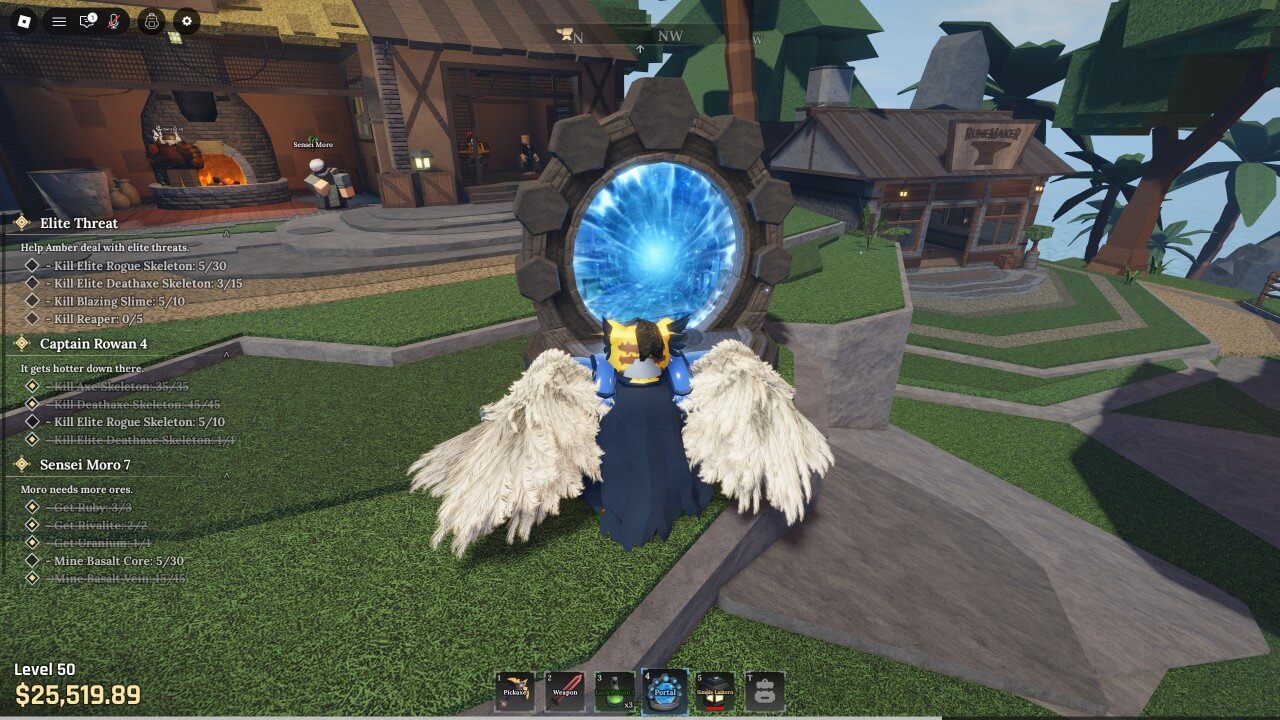Select the Captain Rowan 4 quest title
Image resolution: width=1280 pixels, height=720 pixels.
[x=93, y=343]
